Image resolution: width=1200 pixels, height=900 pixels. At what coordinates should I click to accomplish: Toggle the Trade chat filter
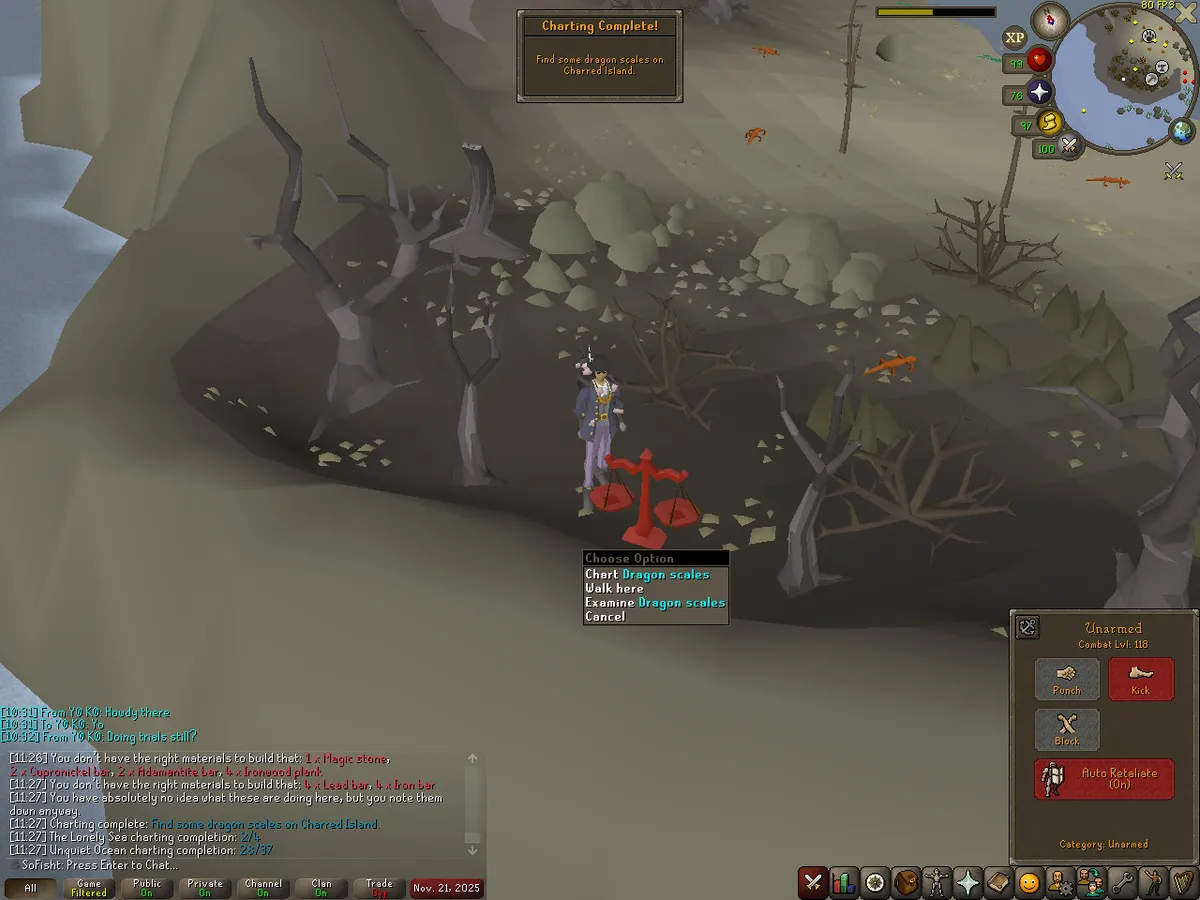point(379,888)
